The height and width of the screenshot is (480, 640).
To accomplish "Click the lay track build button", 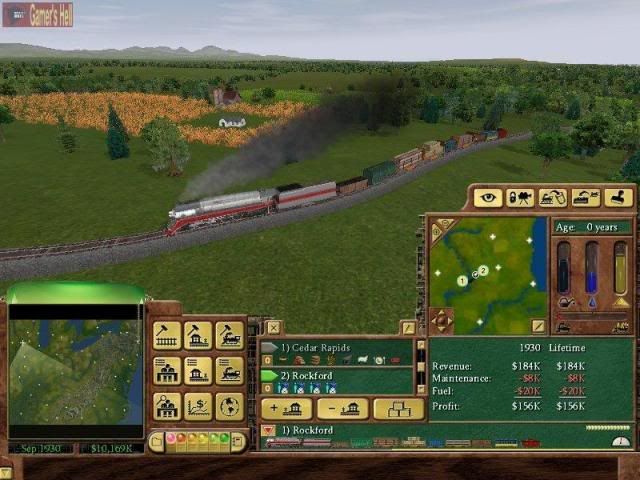I will (x=167, y=336).
